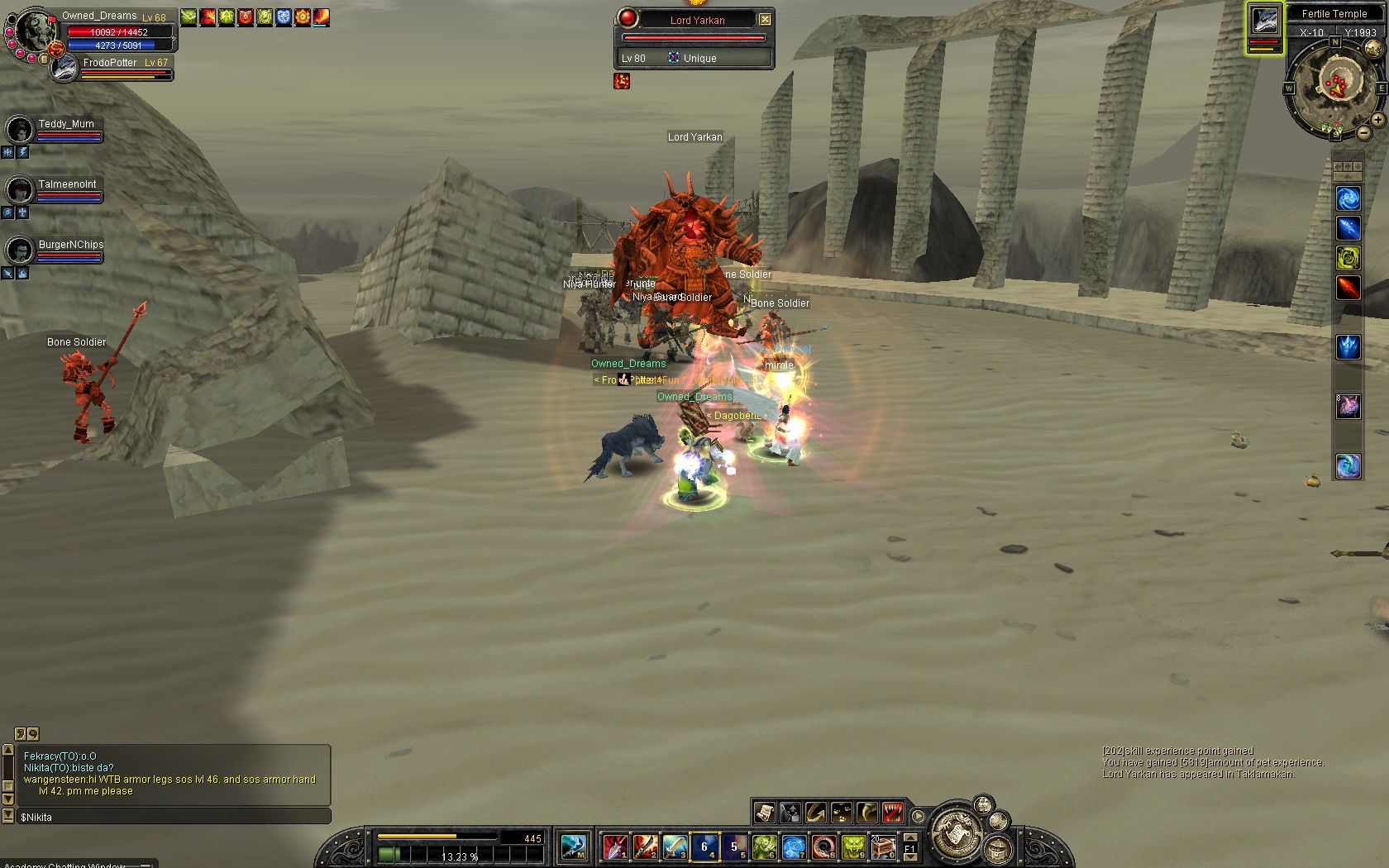Screen dimensions: 1389x868
Task: Select party member TalmeenoInt
Action: click(20, 190)
